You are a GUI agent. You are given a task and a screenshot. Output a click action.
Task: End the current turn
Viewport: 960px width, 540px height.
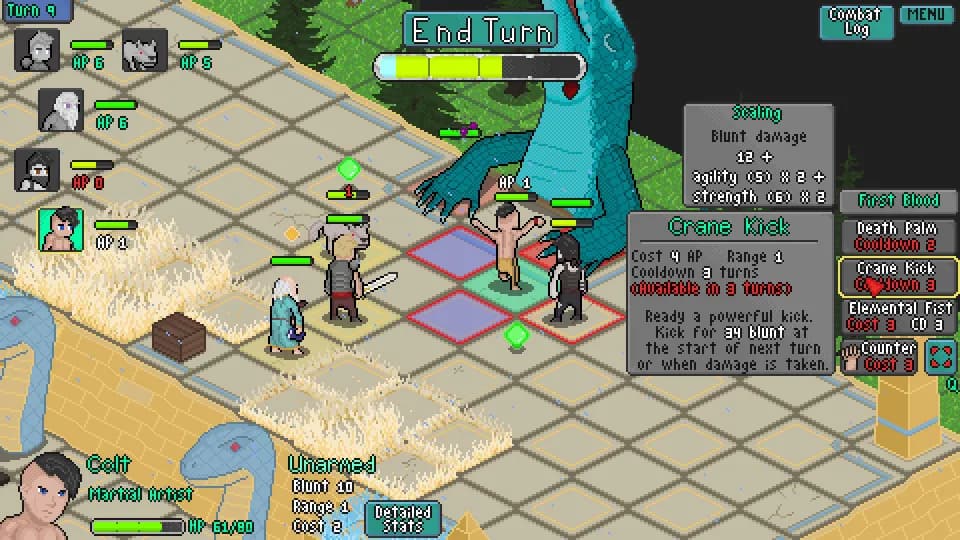pyautogui.click(x=481, y=31)
